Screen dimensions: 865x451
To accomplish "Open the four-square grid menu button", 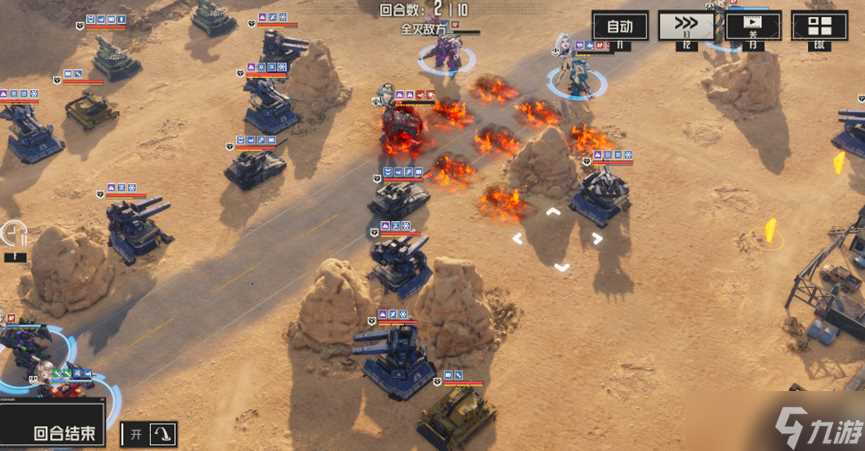I will coord(819,25).
